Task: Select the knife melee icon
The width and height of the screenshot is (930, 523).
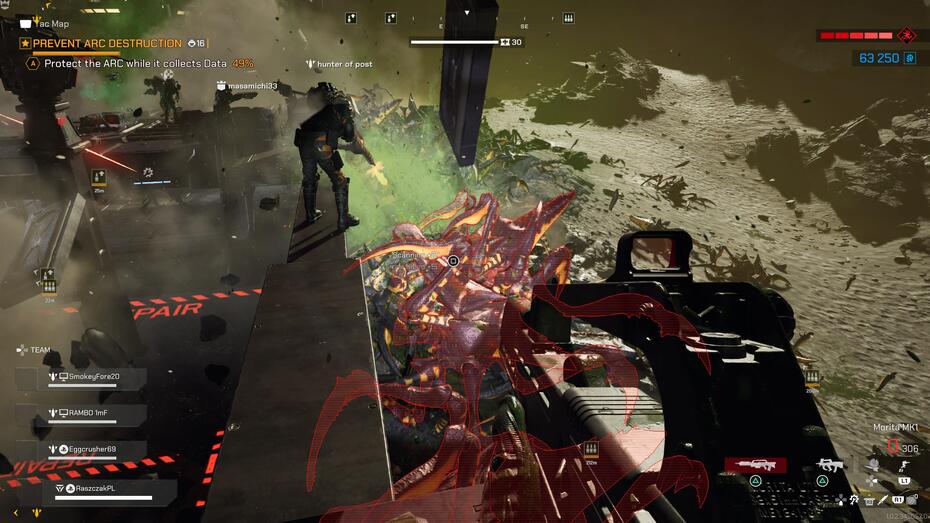Action: 883,499
